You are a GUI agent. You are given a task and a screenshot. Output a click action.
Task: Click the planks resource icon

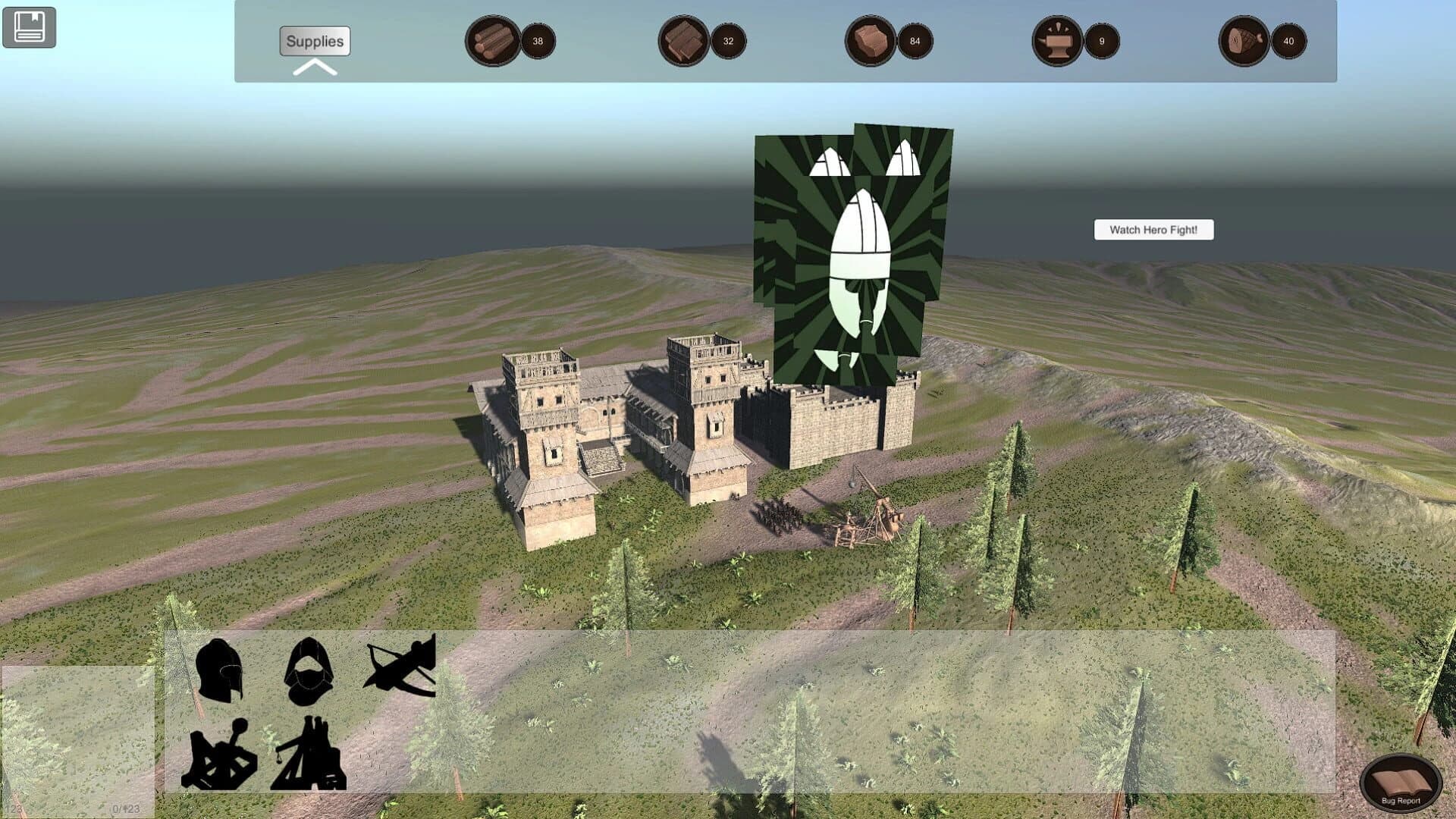point(682,42)
